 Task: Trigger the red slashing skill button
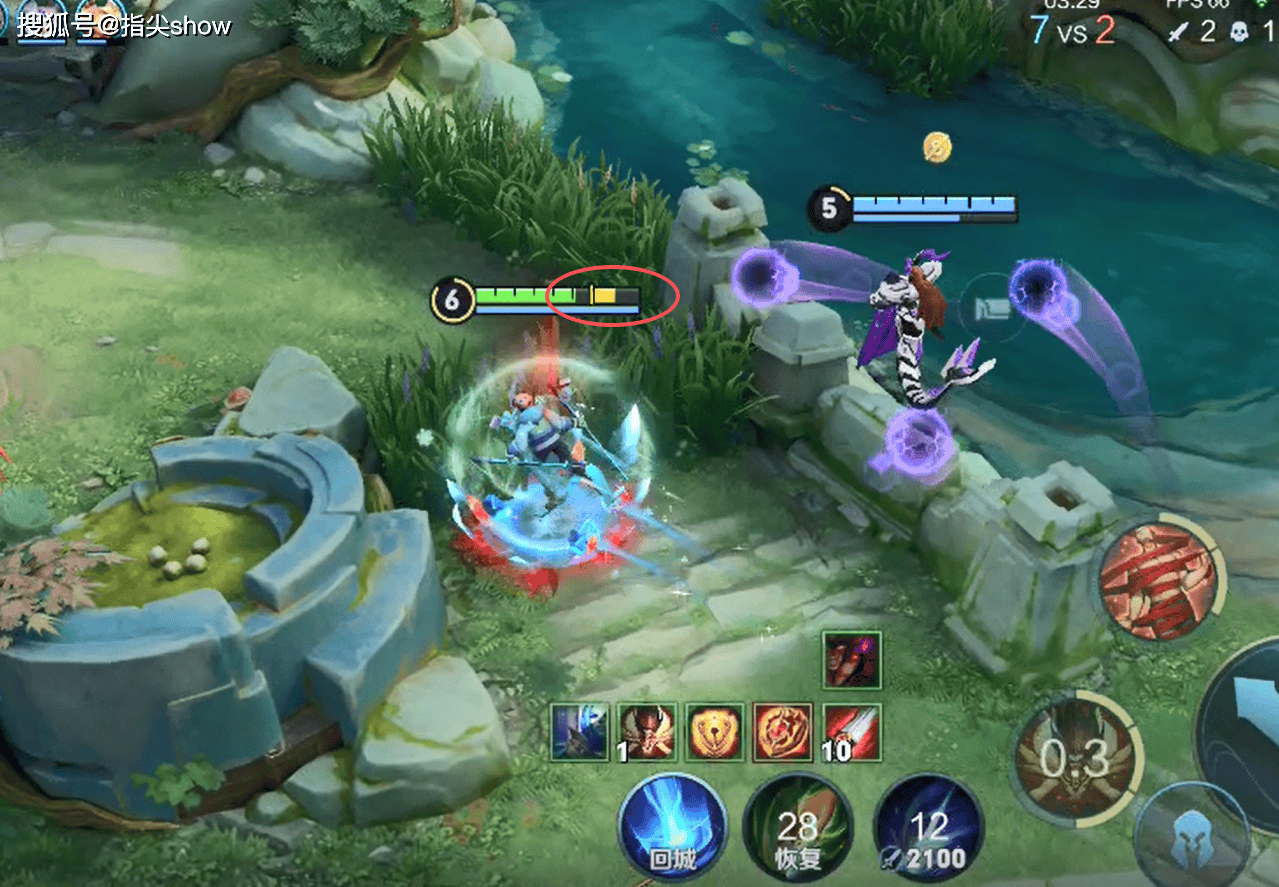pyautogui.click(x=1160, y=579)
